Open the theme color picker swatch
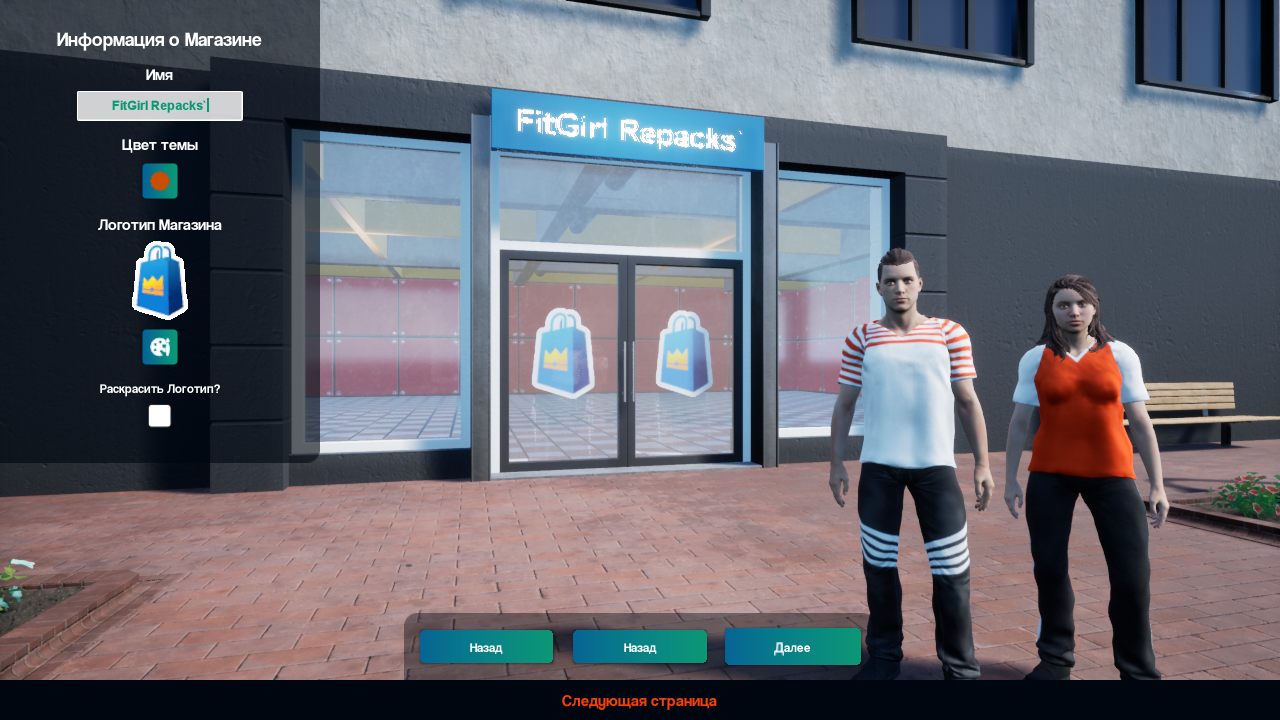Screen dimensions: 1280x720 pos(160,181)
